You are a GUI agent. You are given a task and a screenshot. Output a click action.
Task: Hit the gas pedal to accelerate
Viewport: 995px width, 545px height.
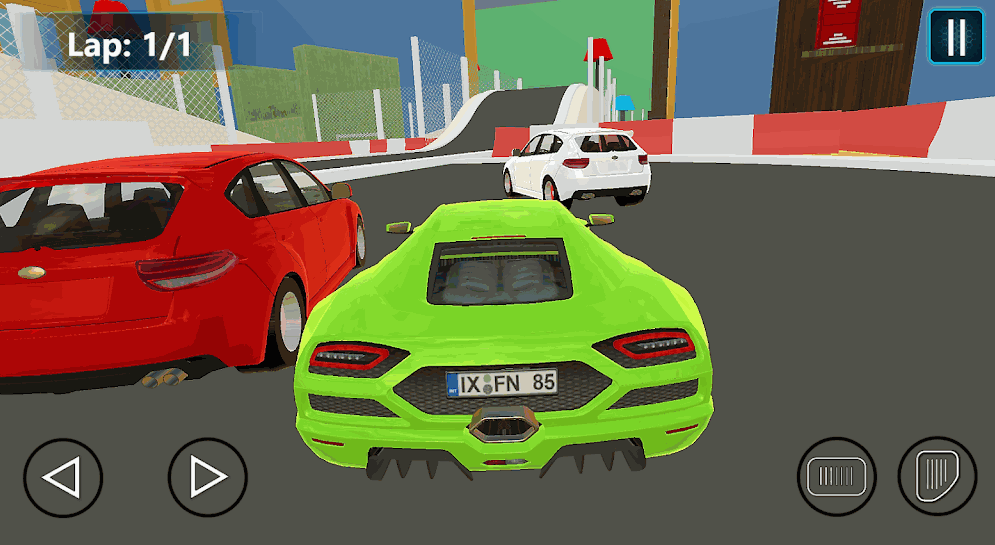(x=937, y=475)
